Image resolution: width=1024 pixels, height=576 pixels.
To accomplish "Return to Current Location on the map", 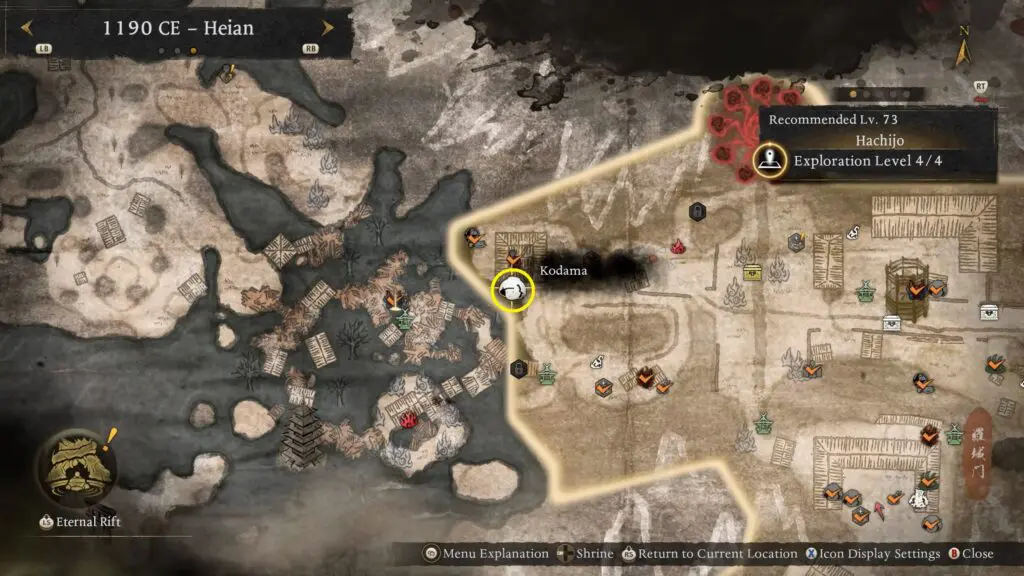I will pos(712,554).
